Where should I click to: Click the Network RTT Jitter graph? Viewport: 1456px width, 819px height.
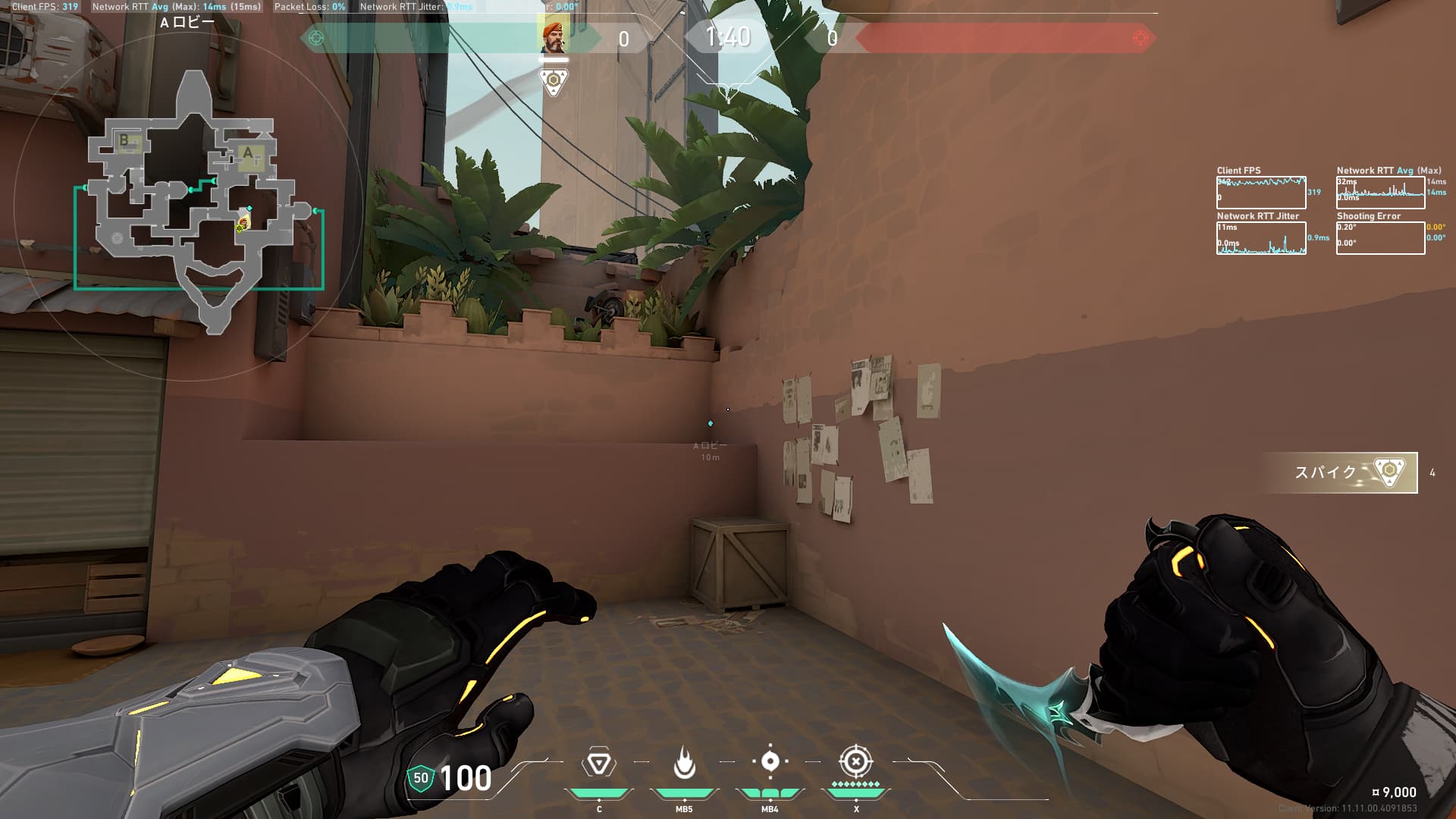click(1261, 238)
